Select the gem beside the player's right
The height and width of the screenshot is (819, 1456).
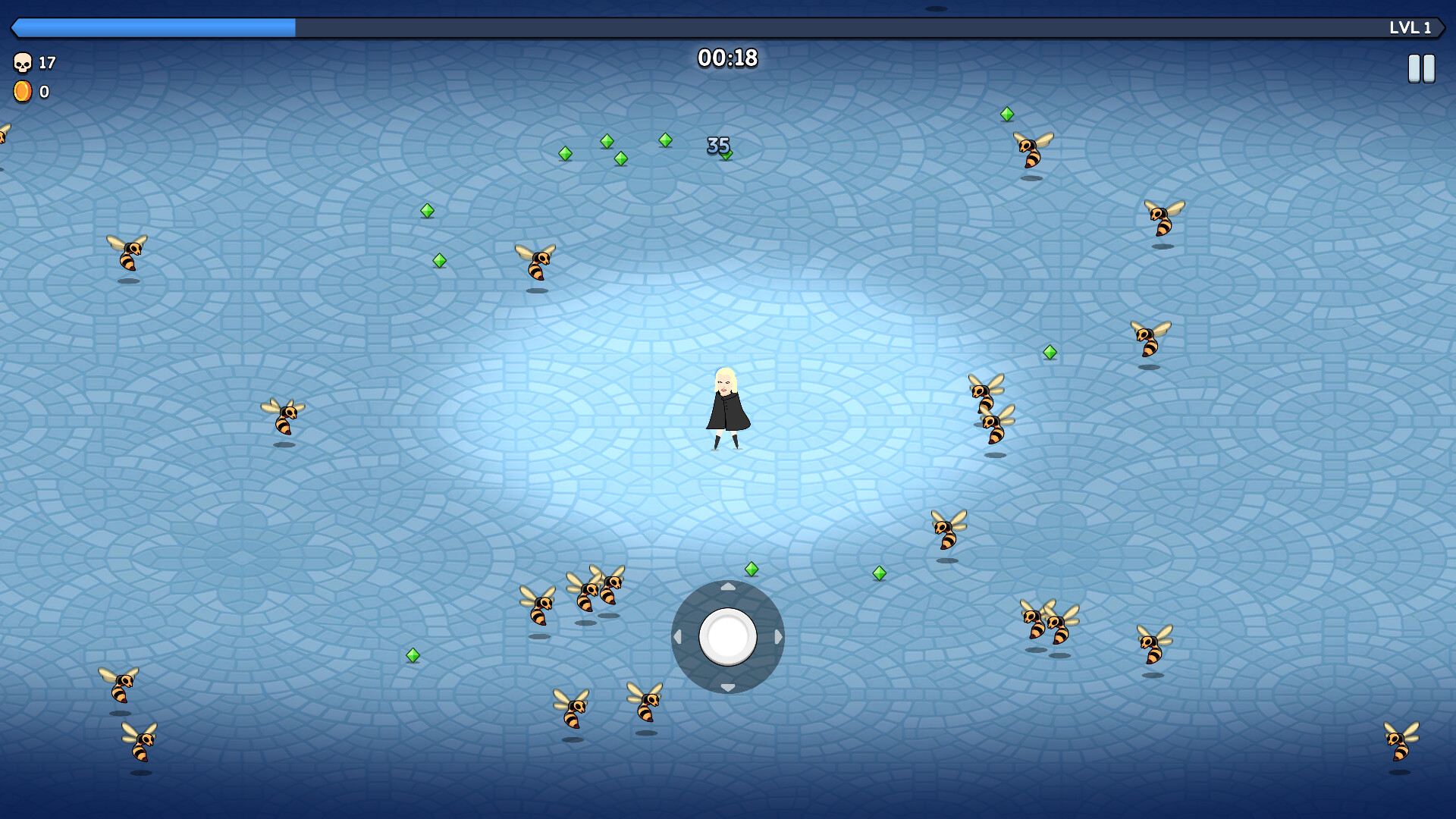click(x=1050, y=351)
